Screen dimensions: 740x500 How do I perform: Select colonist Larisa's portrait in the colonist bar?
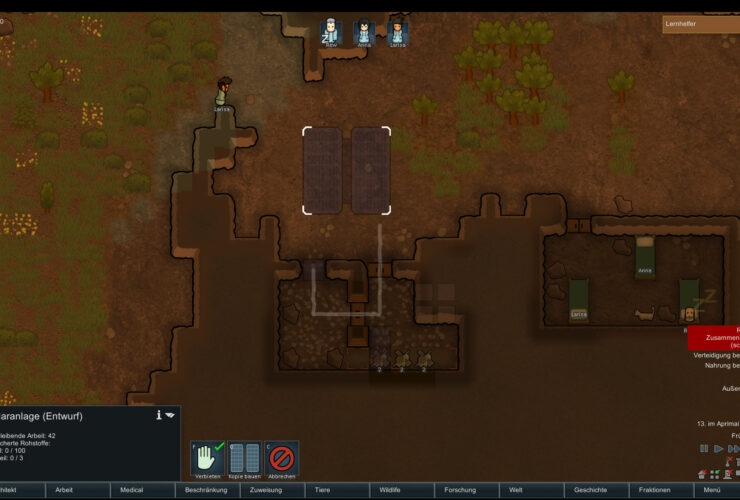tap(398, 33)
